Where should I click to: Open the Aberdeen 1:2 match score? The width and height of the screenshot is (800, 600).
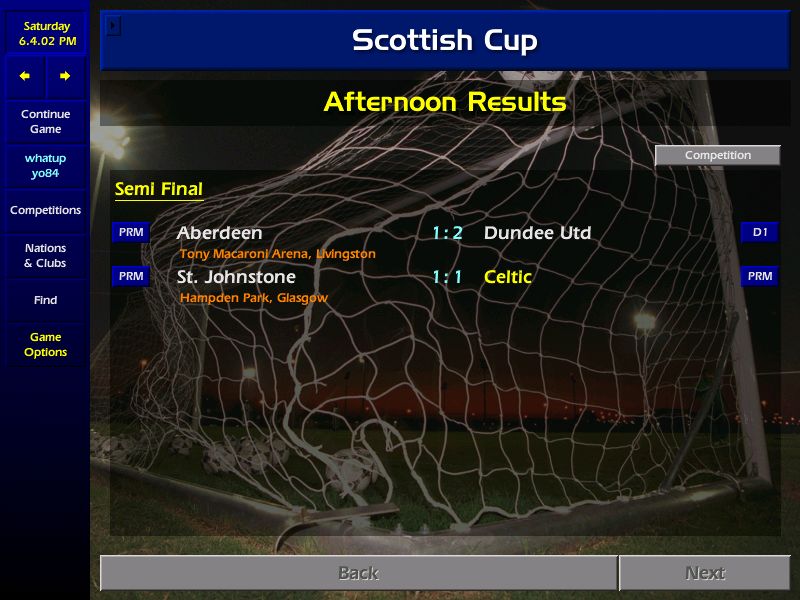coord(447,233)
